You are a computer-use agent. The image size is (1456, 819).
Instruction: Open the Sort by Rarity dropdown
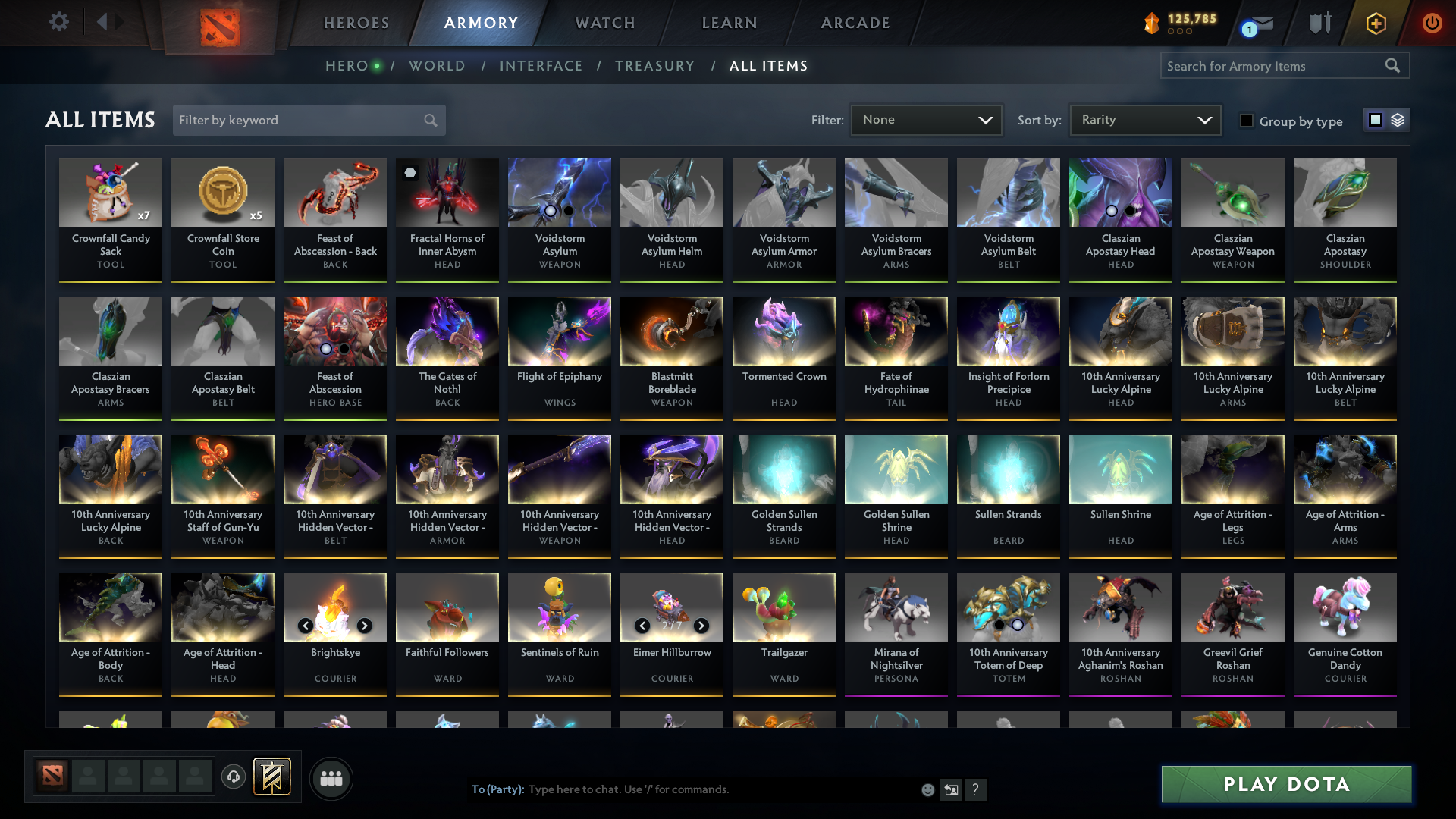click(x=1144, y=119)
